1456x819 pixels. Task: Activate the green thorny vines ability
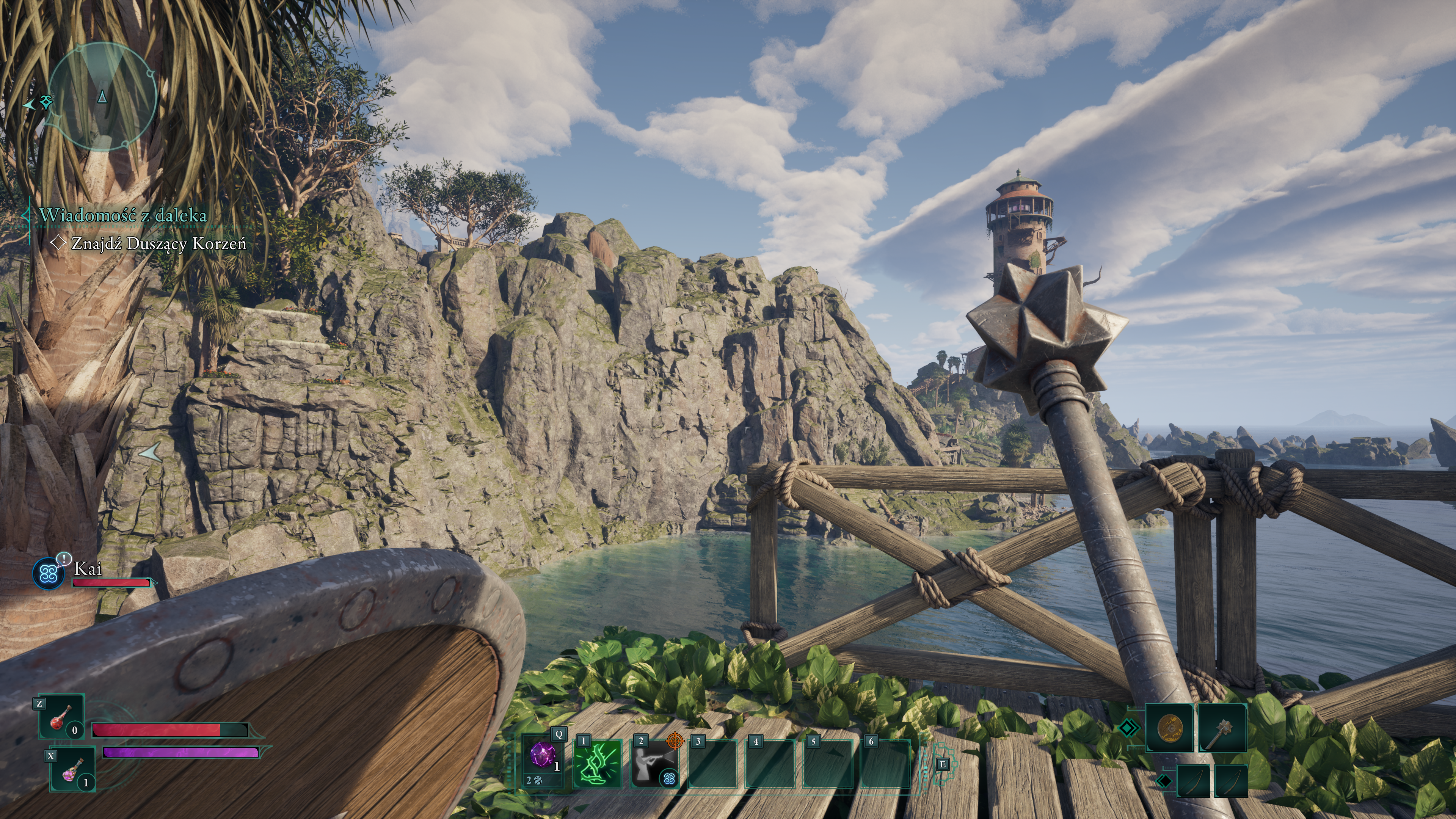pyautogui.click(x=598, y=763)
